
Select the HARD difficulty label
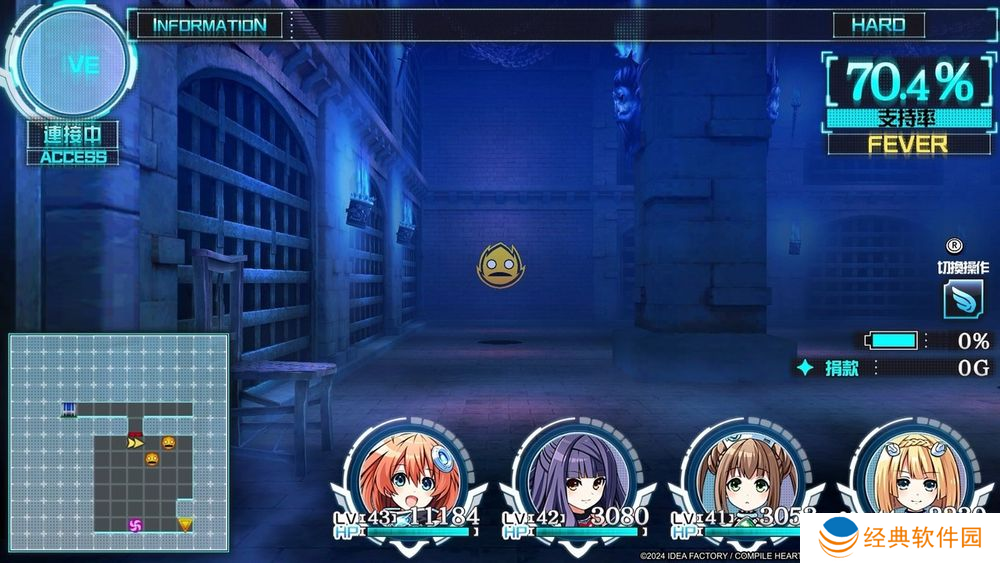878,25
